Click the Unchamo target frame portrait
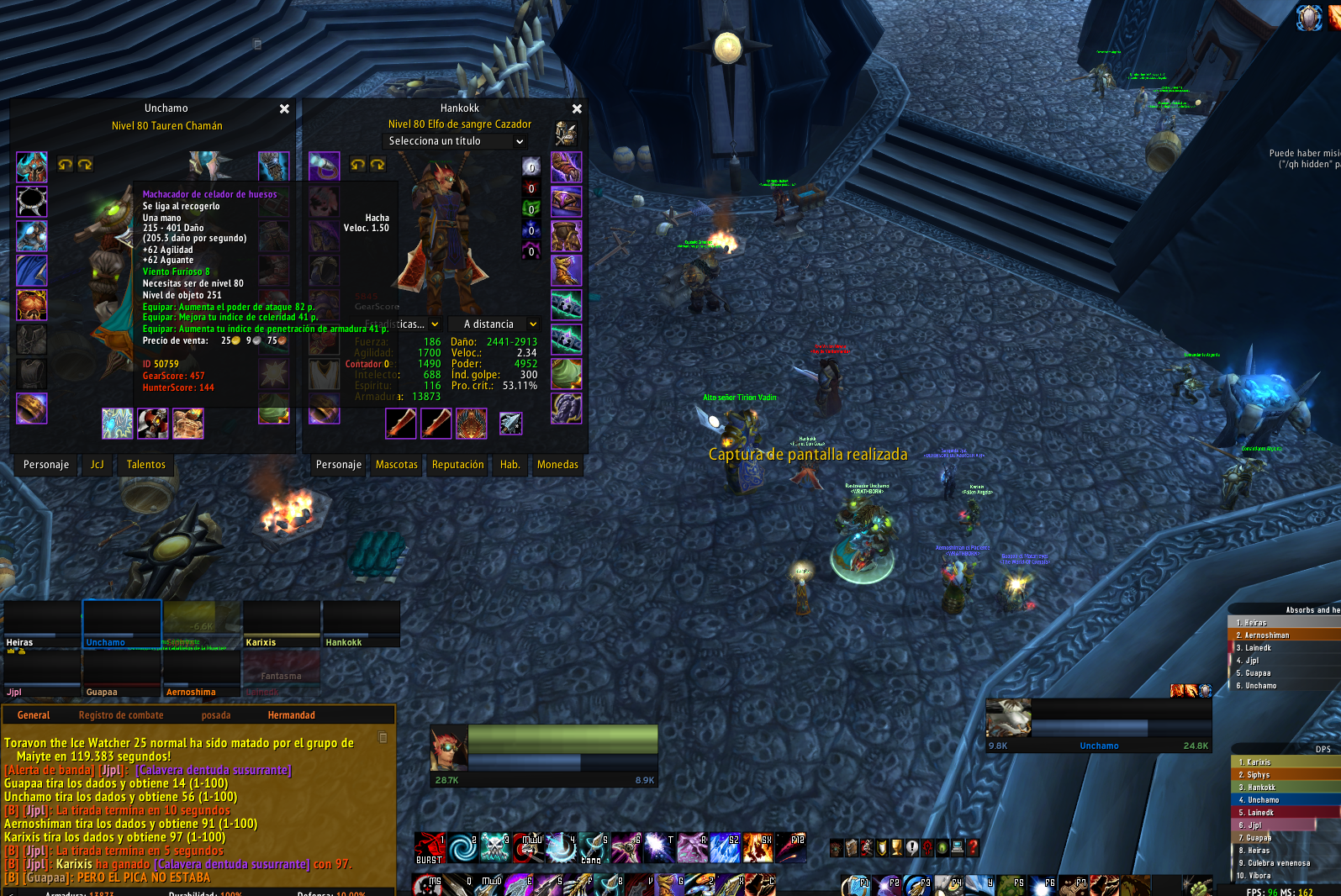Viewport: 1341px width, 896px height. point(1008,718)
